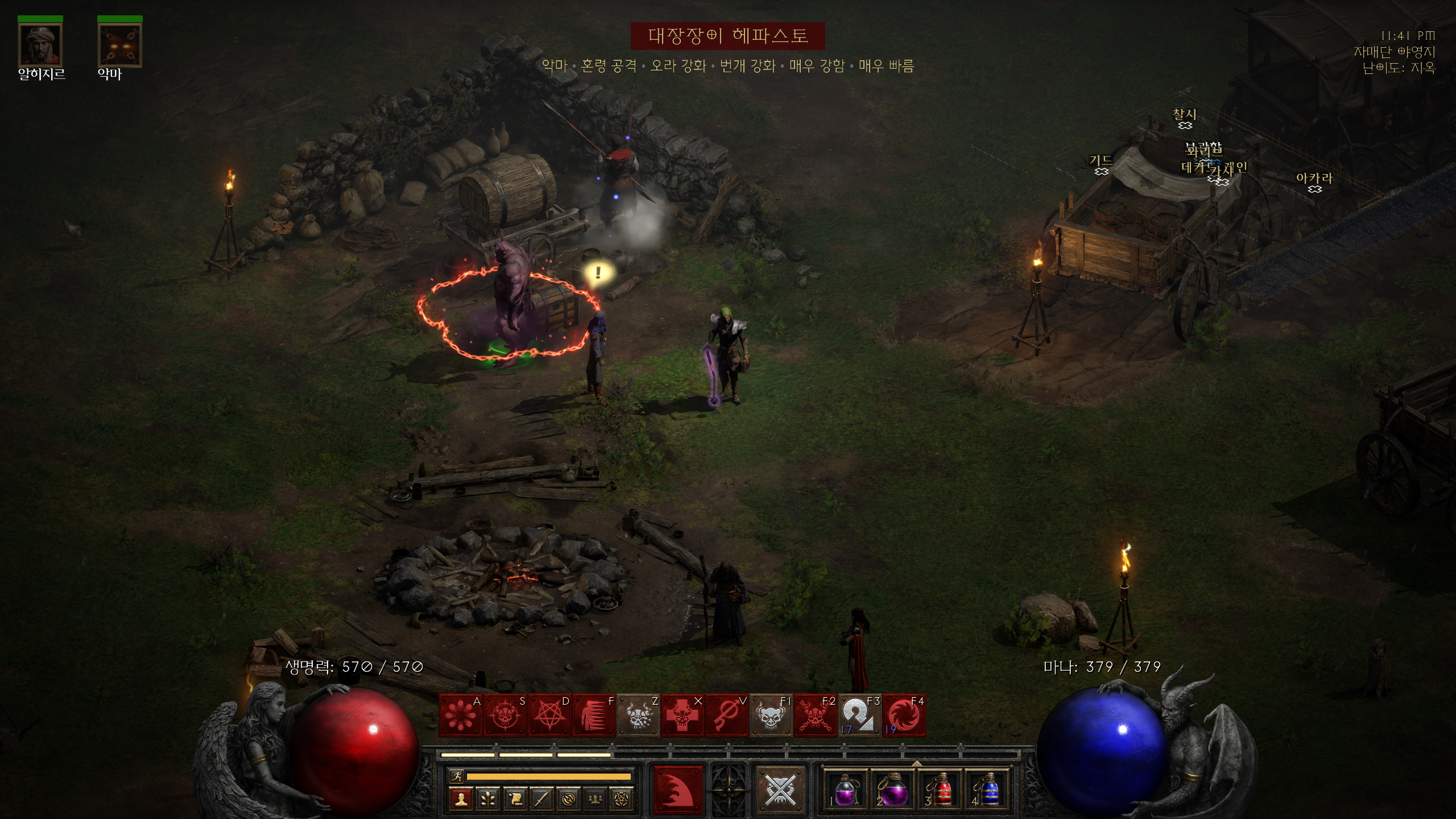1456x819 pixels.
Task: Activate the ring-of-hands skill bound to A
Action: tap(460, 715)
